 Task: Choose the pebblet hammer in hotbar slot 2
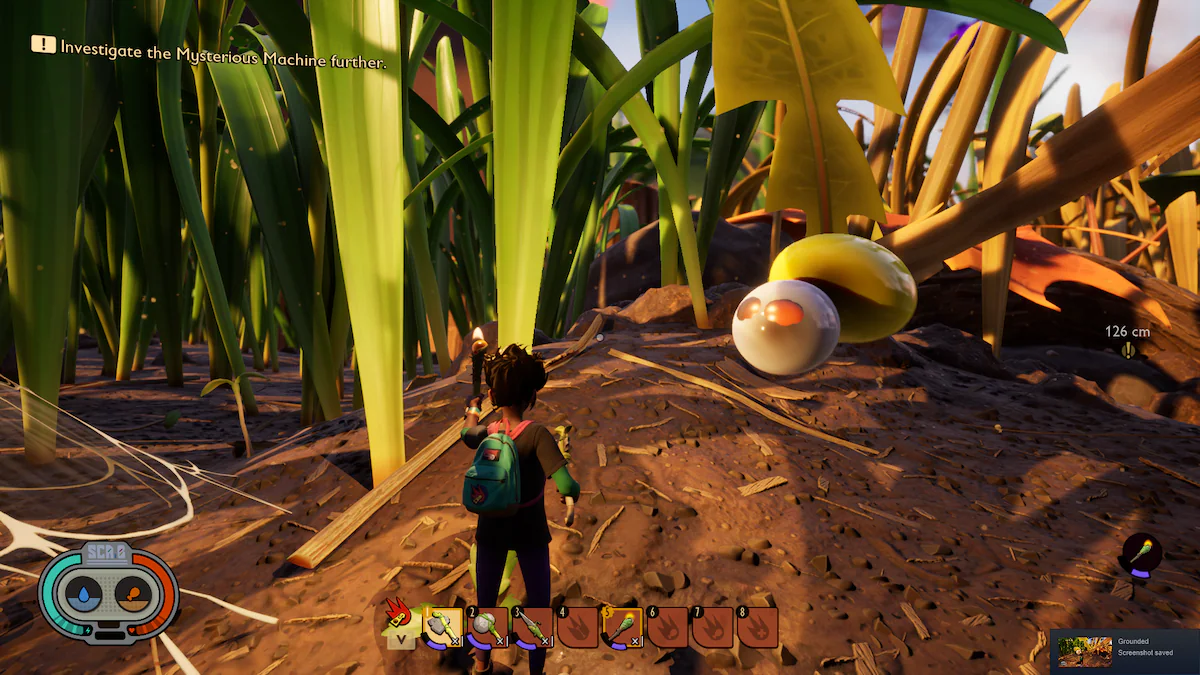click(x=488, y=627)
